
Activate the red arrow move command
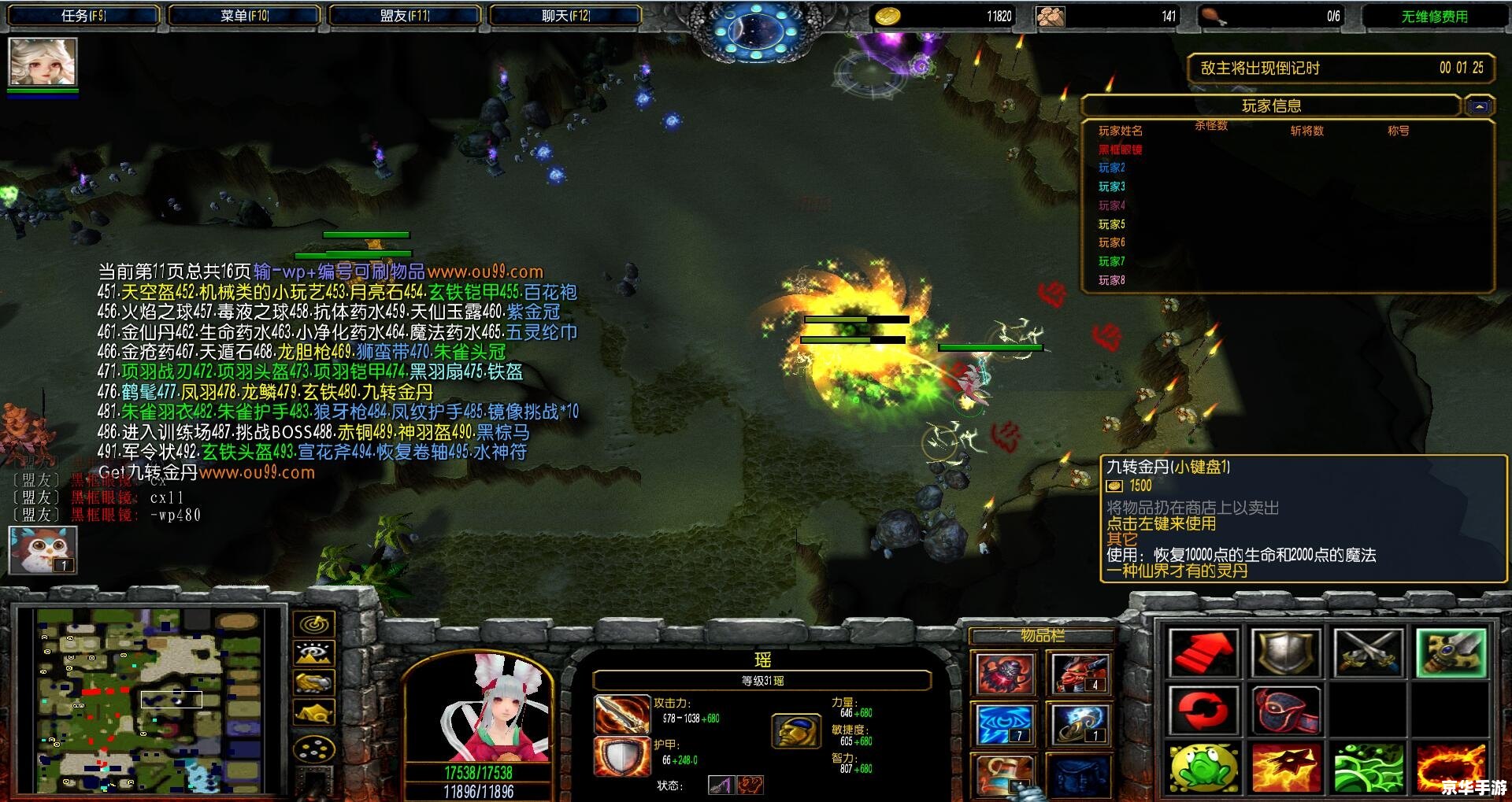(1203, 652)
